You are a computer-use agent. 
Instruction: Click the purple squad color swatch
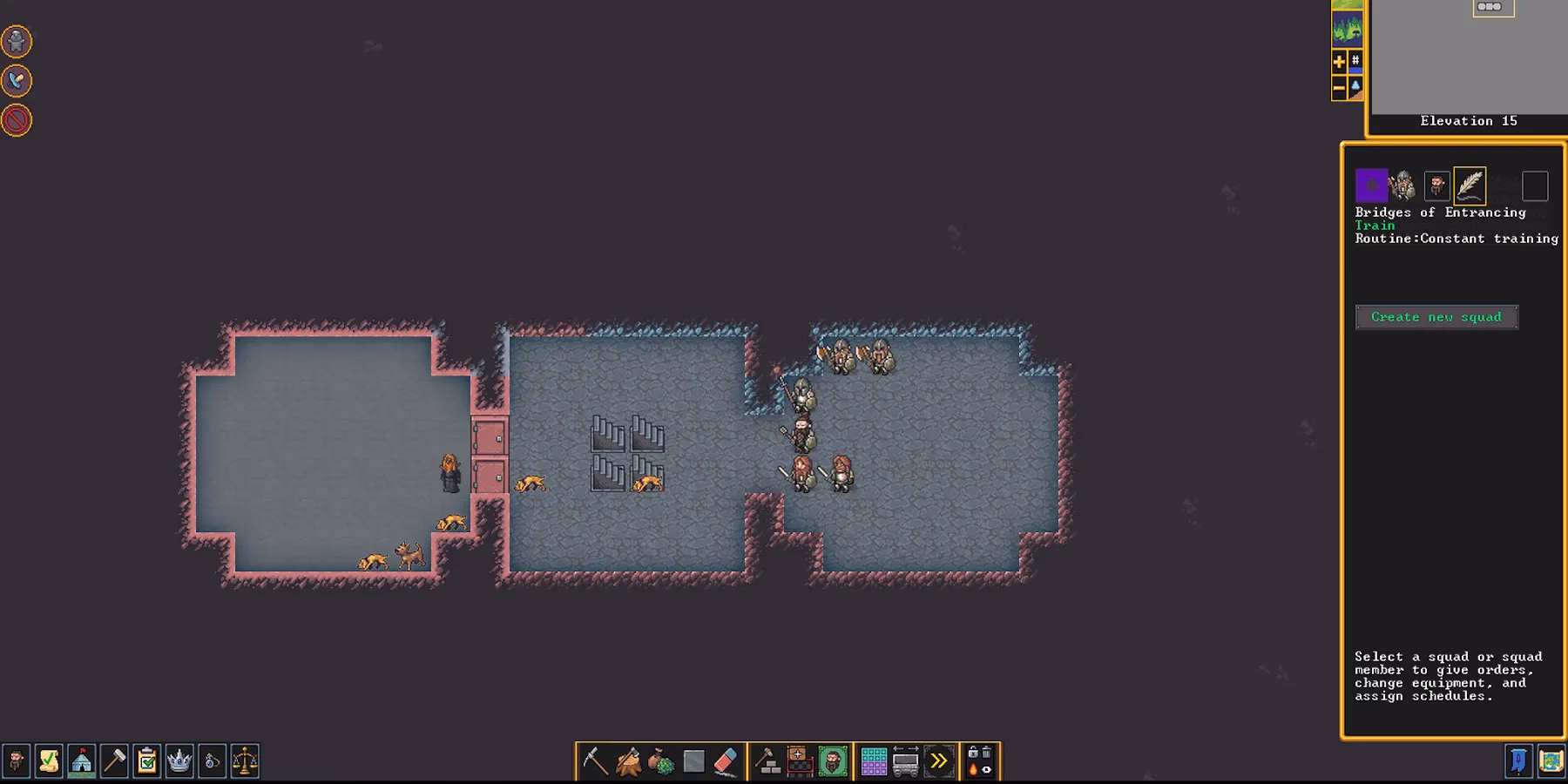[1371, 185]
